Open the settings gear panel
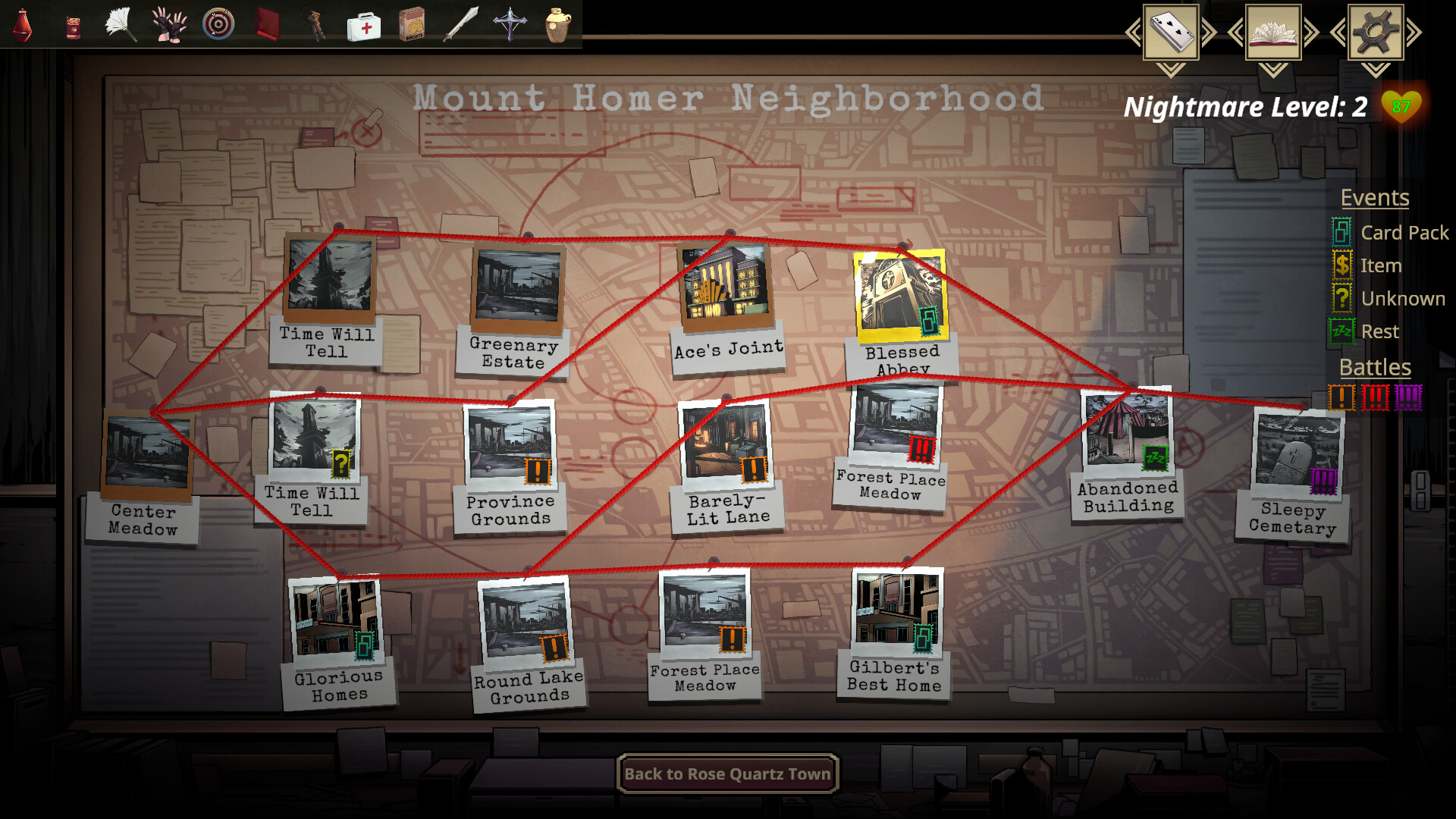 (1375, 32)
